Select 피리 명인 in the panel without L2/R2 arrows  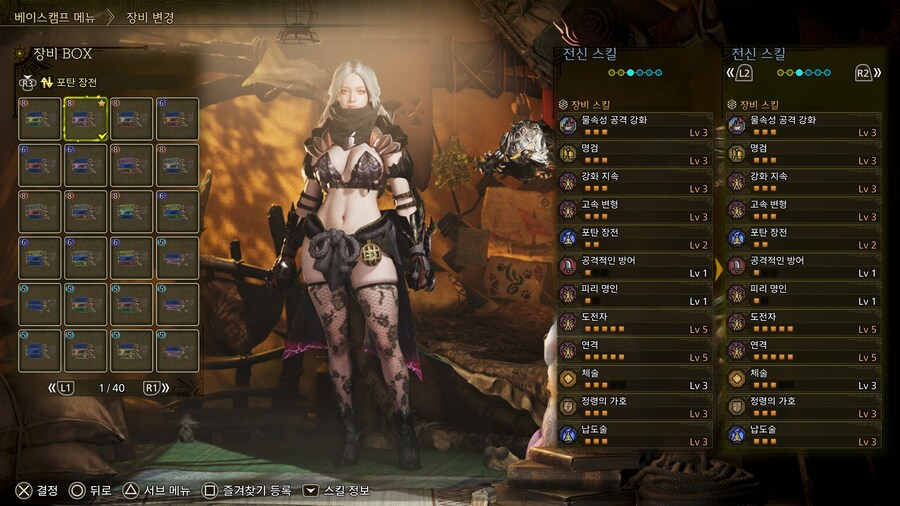(634, 294)
